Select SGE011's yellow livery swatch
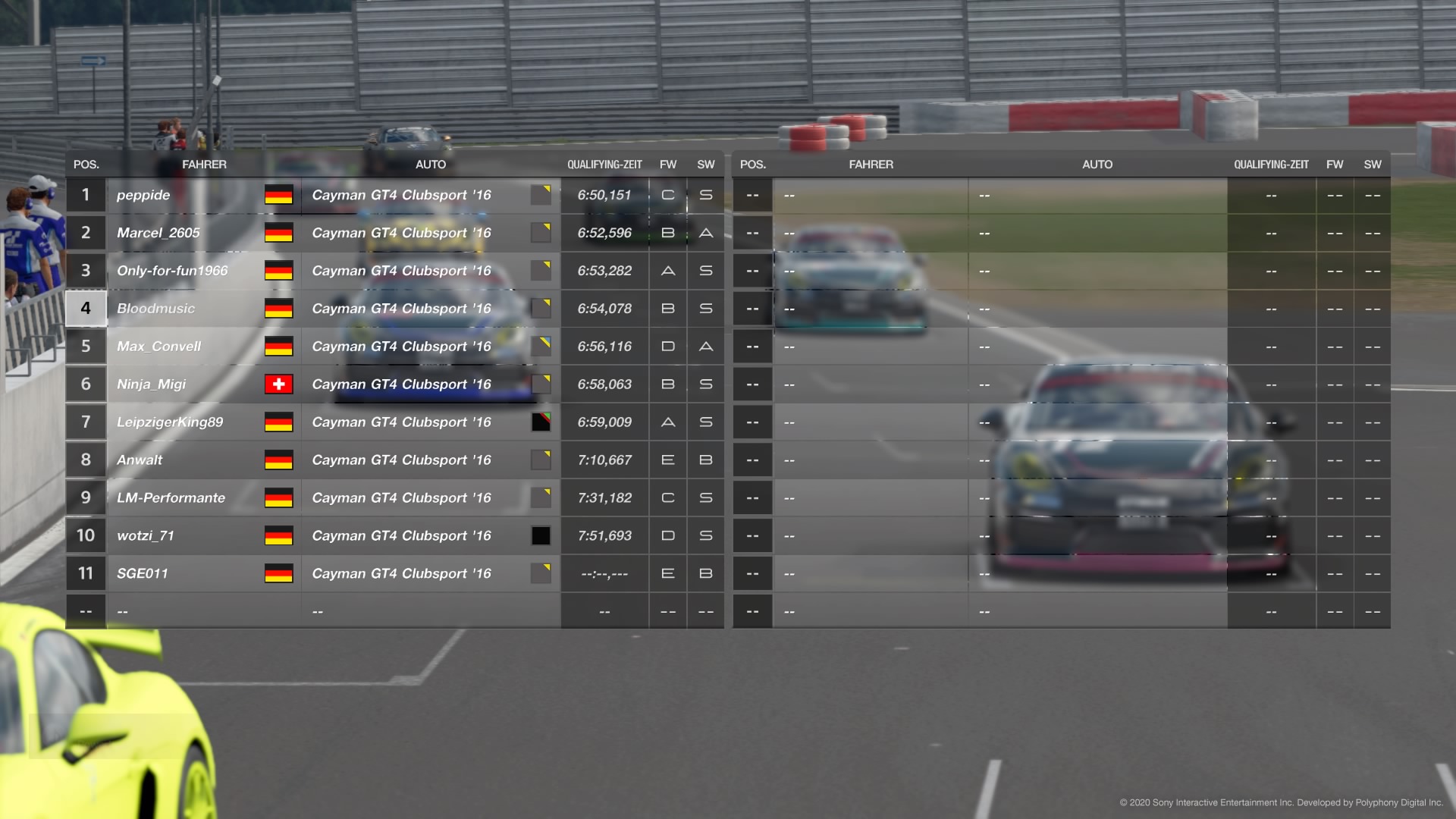1456x819 pixels. coord(541,573)
